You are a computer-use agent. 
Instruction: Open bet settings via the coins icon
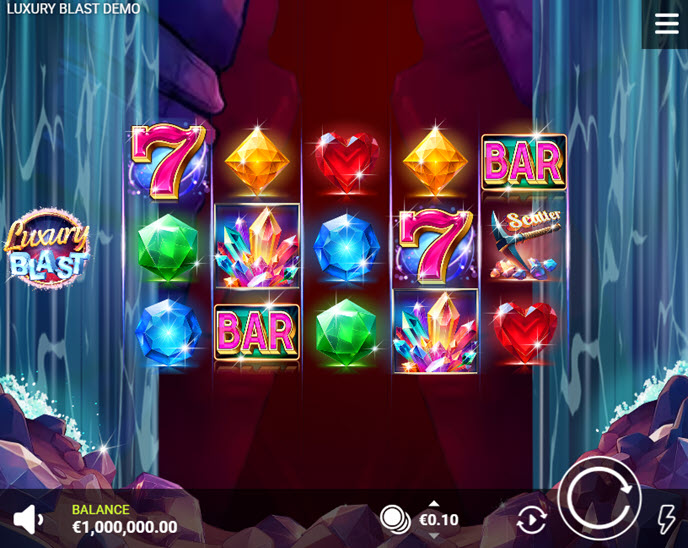point(395,519)
